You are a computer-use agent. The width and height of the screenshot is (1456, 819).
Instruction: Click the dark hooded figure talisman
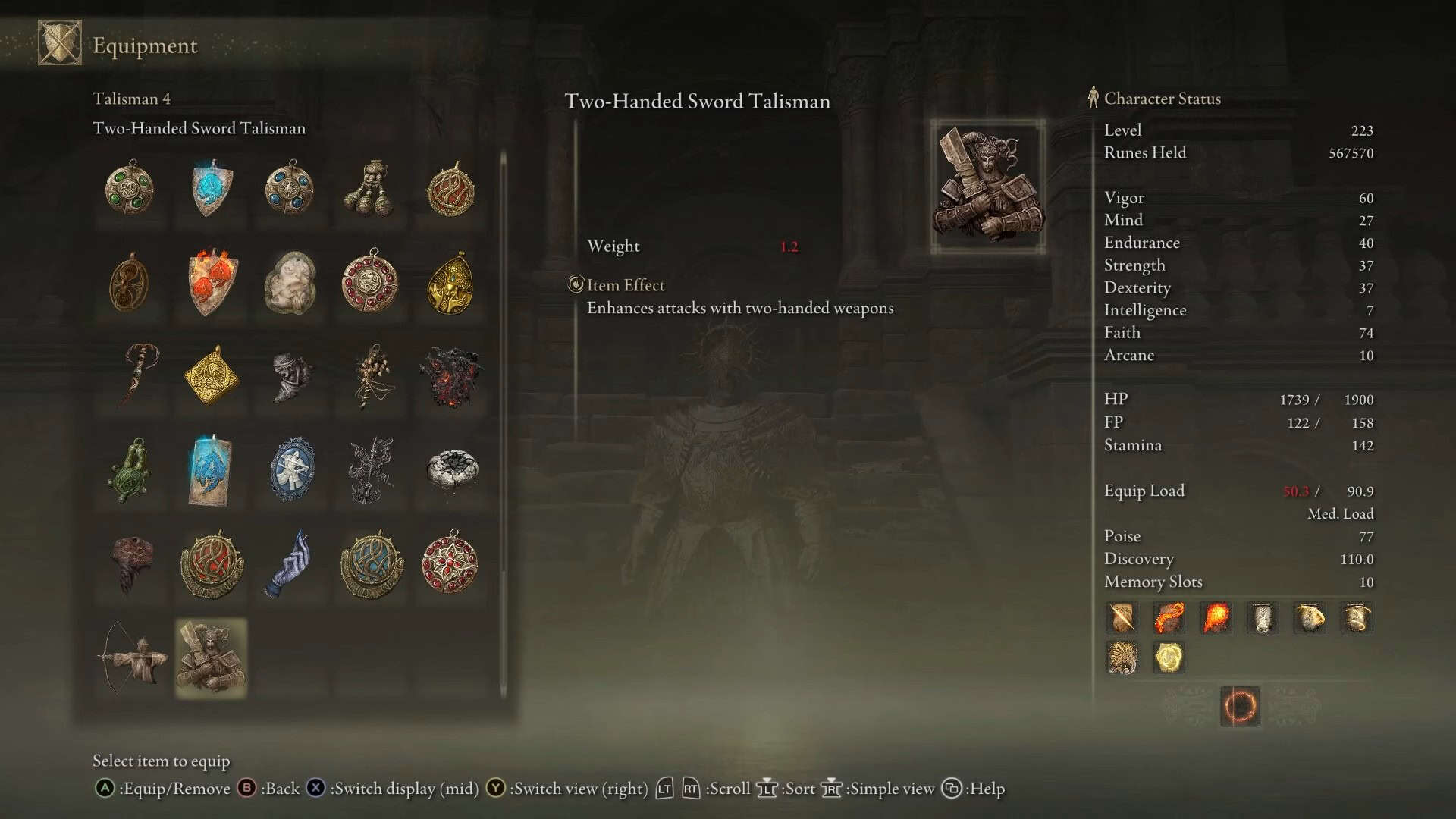(292, 375)
